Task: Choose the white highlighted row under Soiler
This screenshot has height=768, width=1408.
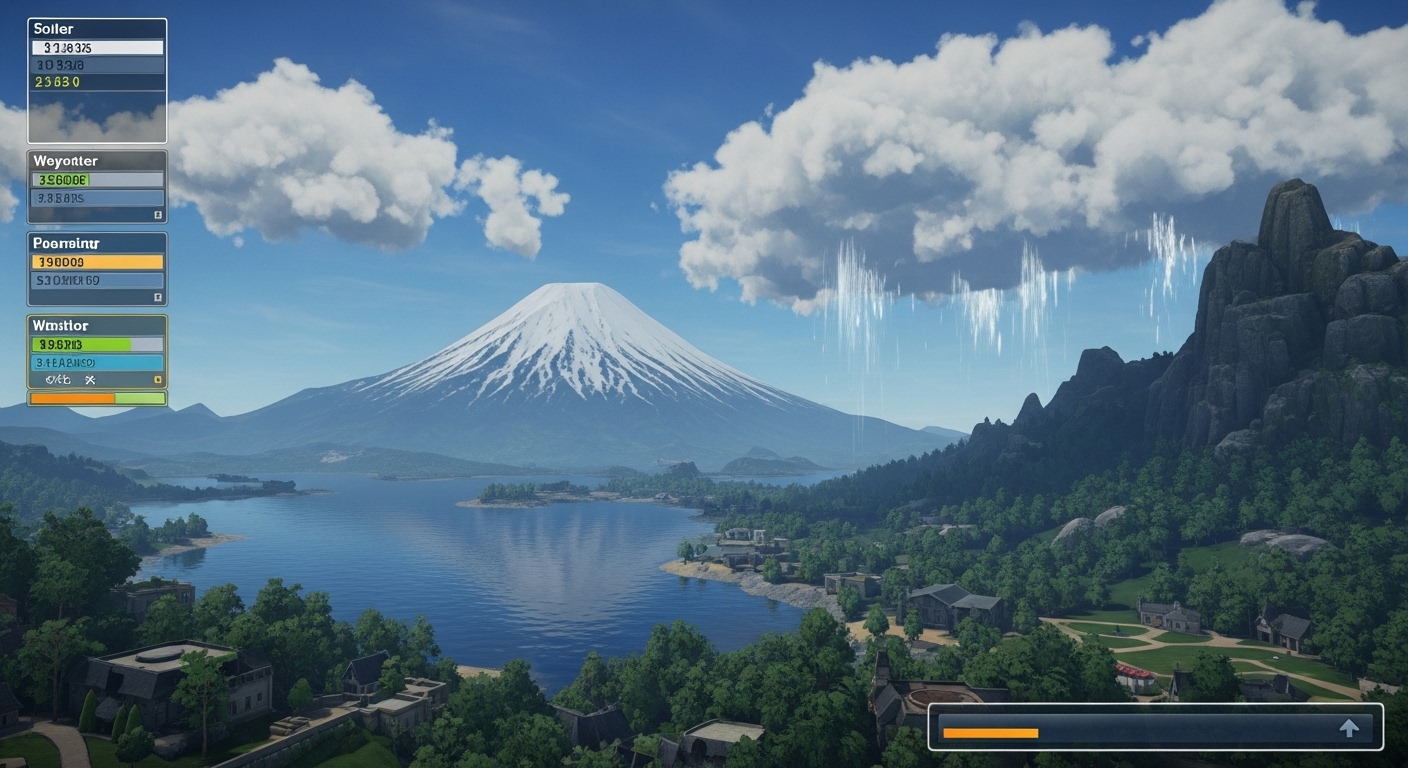Action: (97, 47)
